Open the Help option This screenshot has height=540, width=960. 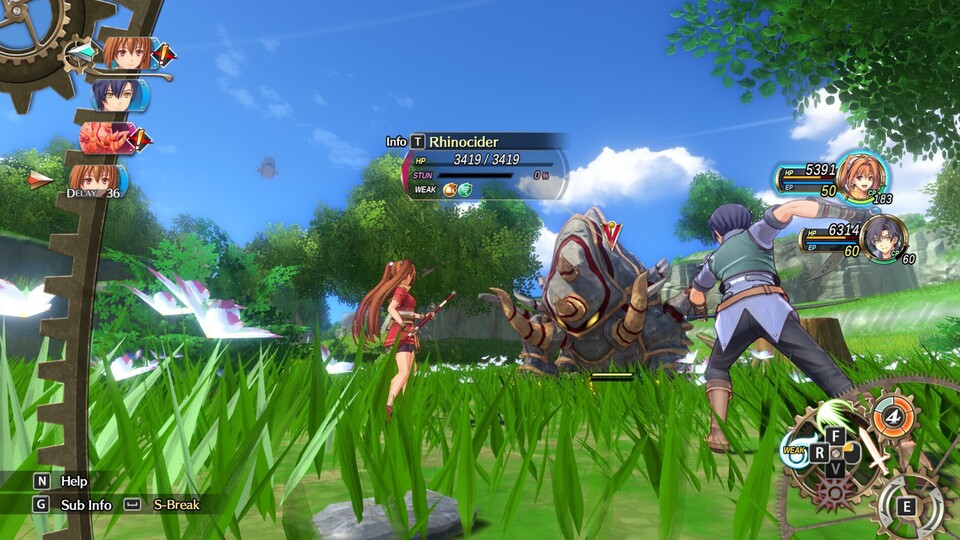60,481
